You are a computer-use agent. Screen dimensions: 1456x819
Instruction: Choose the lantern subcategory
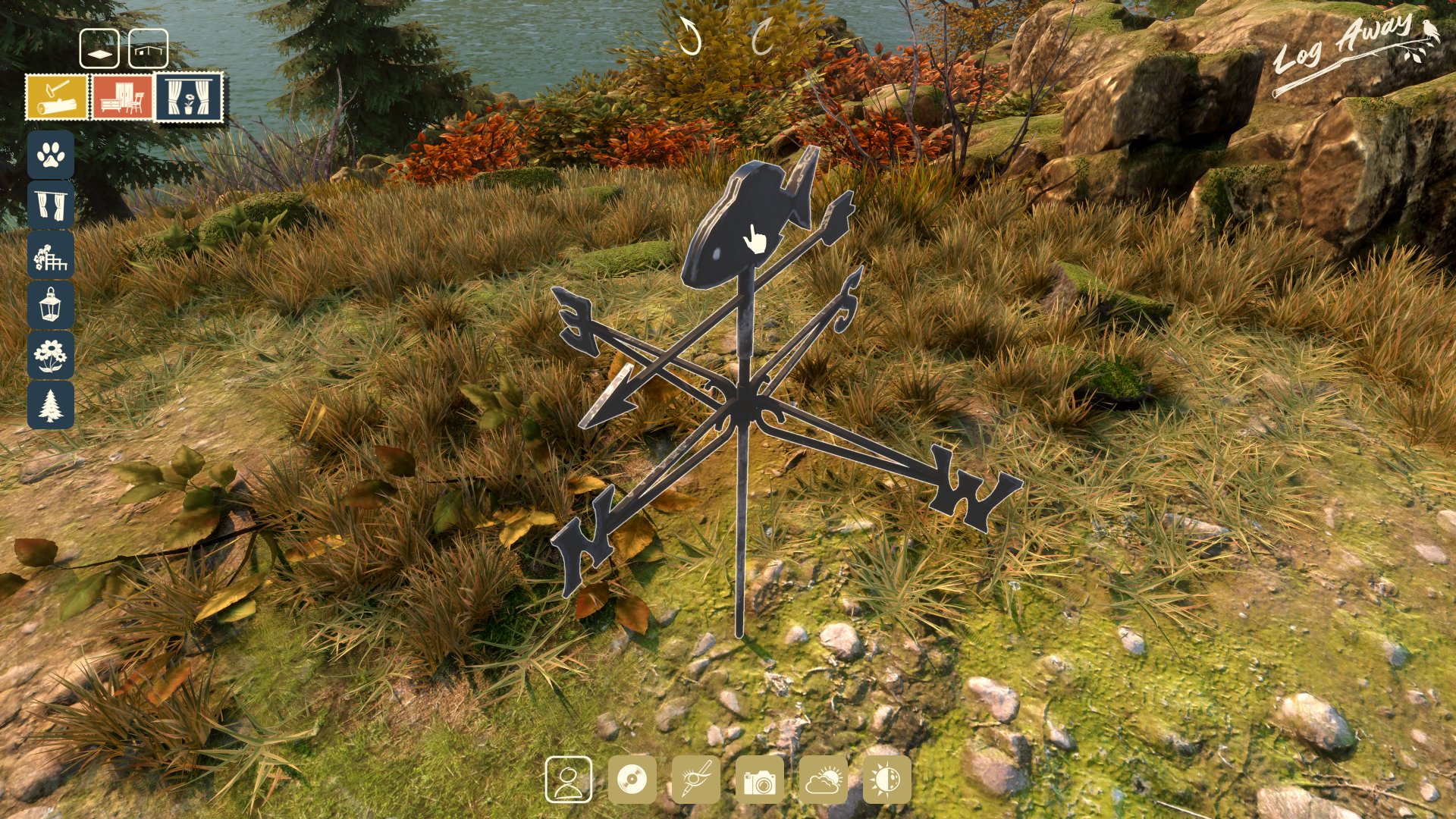pyautogui.click(x=51, y=305)
